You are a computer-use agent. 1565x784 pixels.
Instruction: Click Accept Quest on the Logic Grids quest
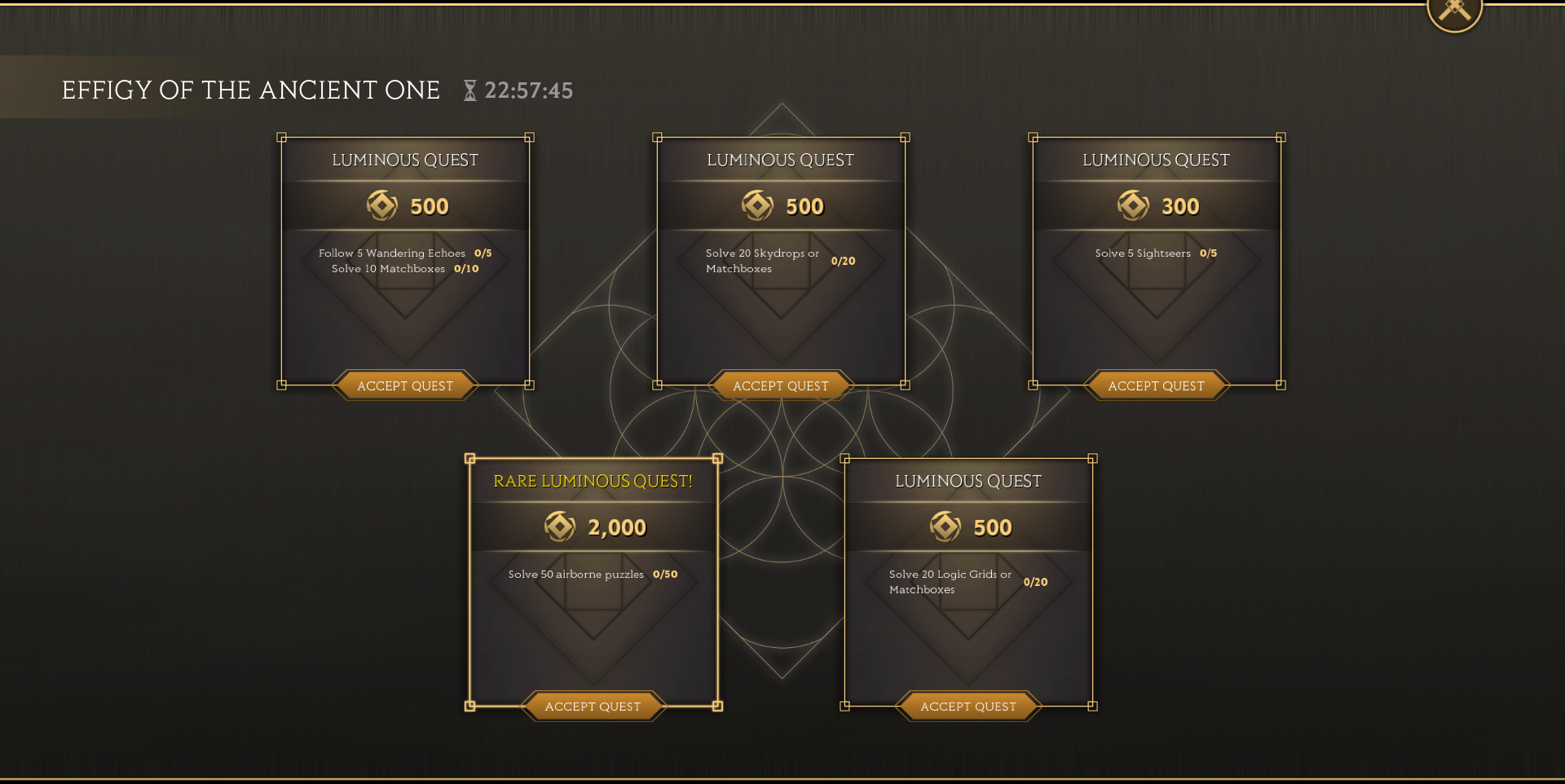[968, 706]
